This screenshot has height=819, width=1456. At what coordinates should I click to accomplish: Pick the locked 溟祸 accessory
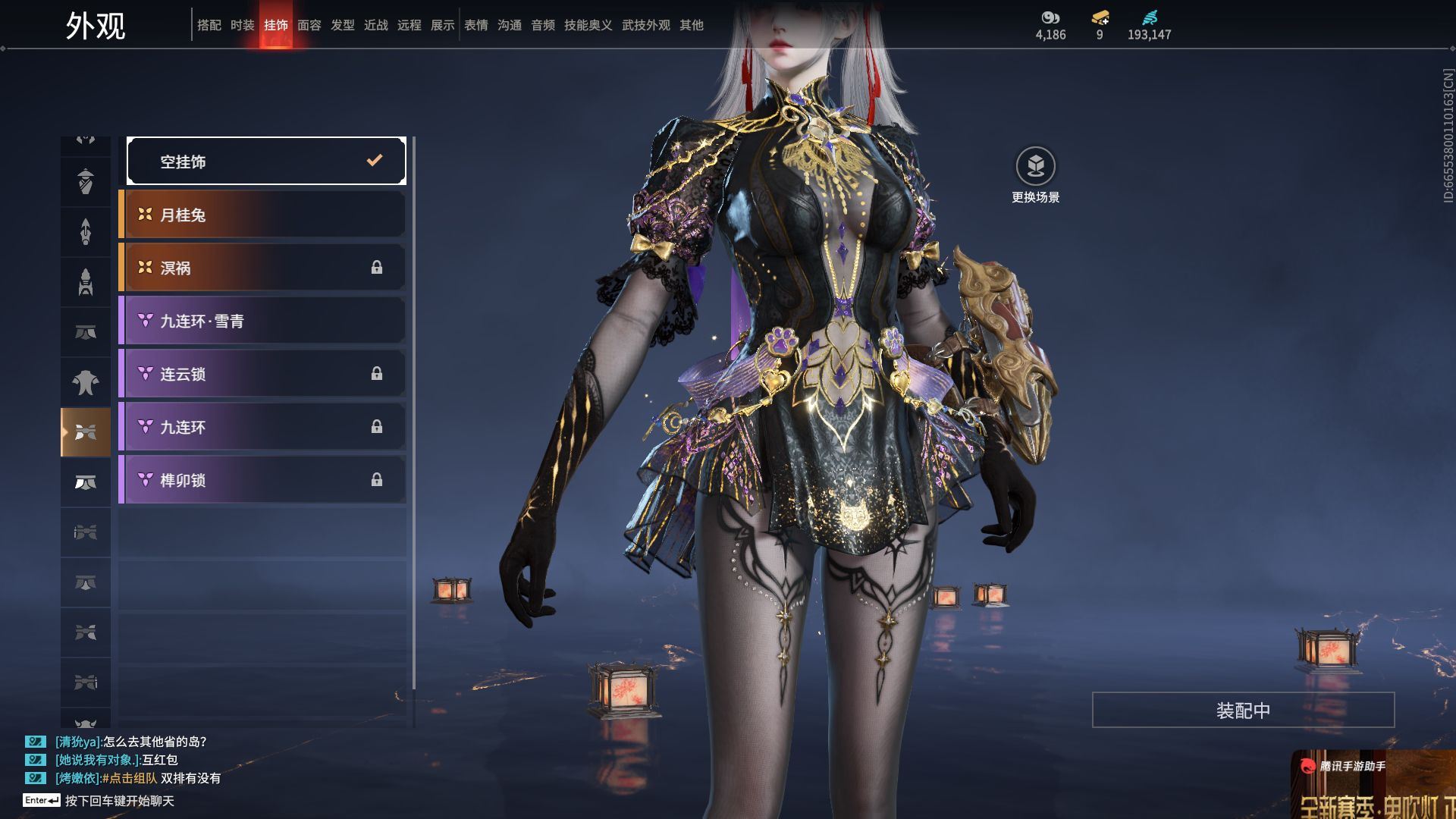tap(262, 268)
